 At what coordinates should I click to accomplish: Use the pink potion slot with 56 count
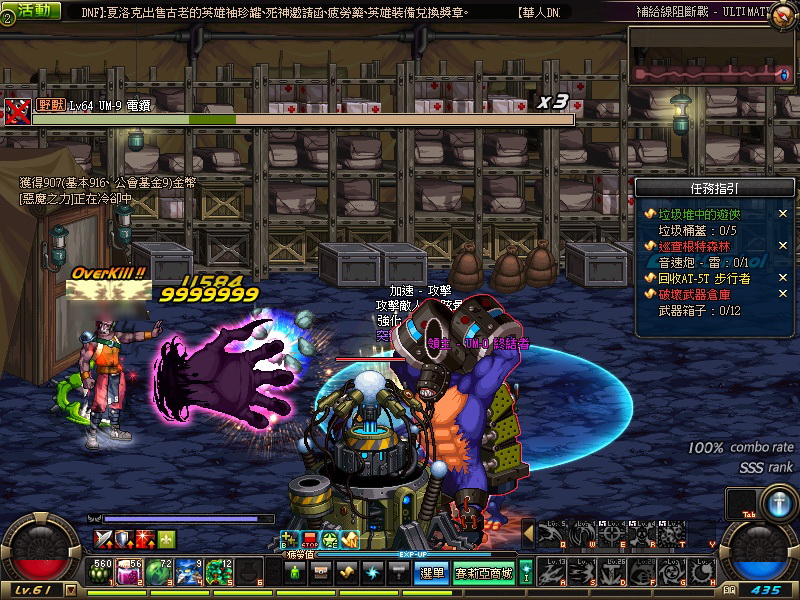coord(130,572)
